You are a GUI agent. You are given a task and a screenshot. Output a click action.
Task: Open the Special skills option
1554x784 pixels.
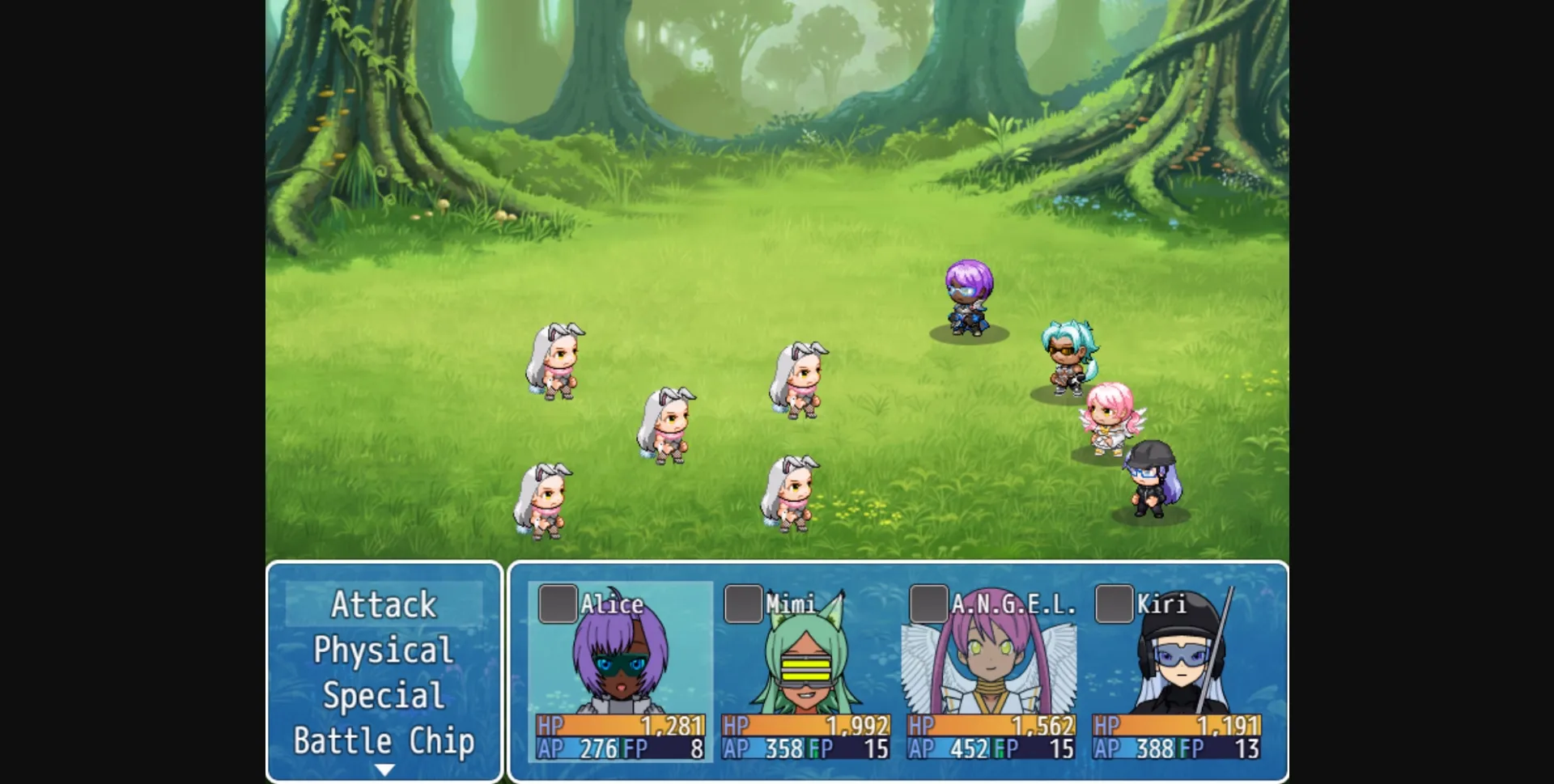click(384, 694)
